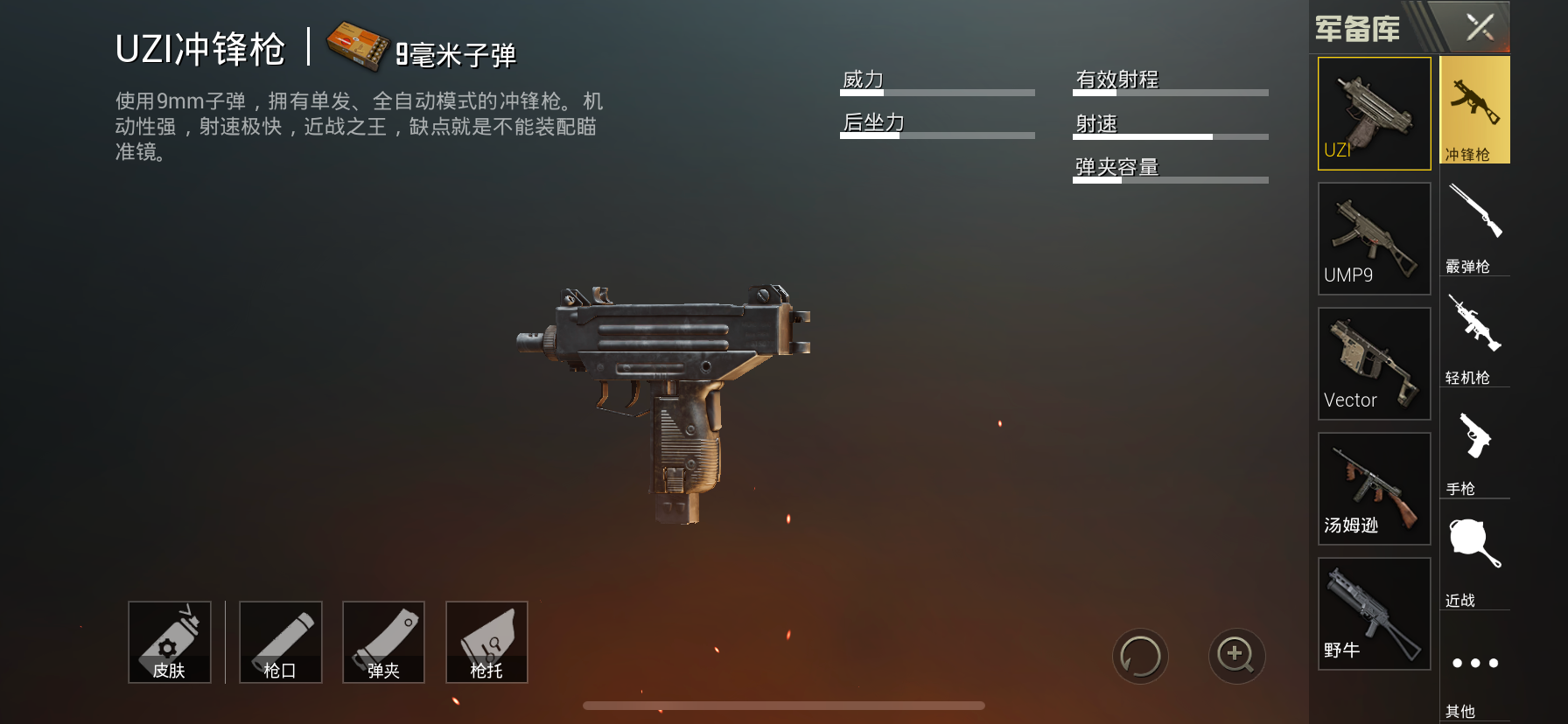Switch to the 手枪 pistol category

tap(1474, 448)
